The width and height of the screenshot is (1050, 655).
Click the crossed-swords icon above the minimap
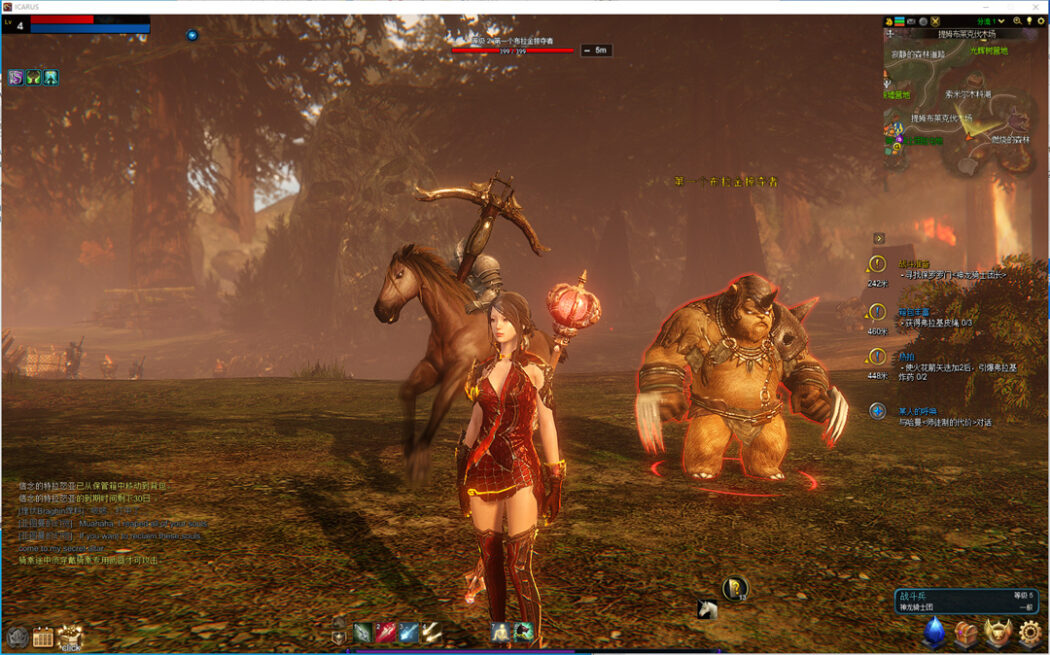tap(935, 20)
